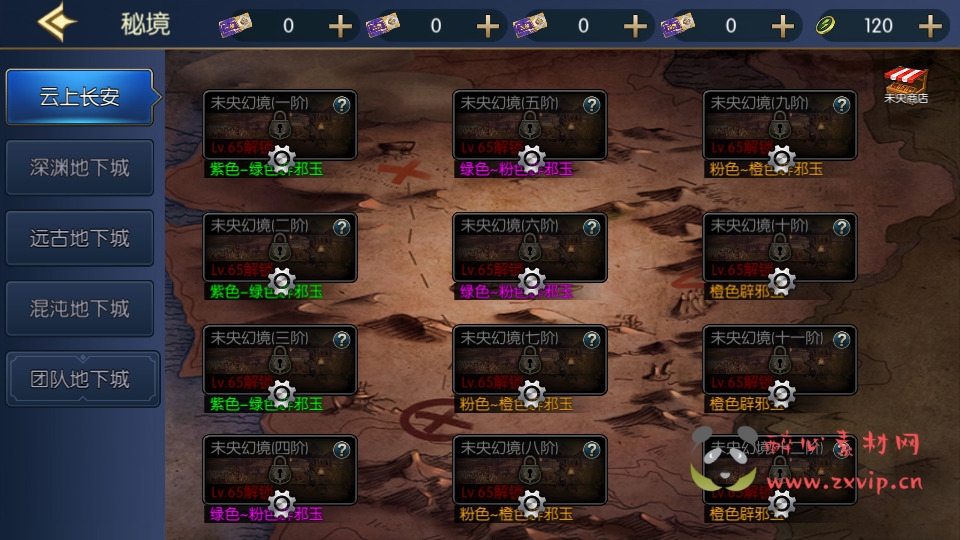Open the 未央幻境(七阶) dungeon tile
The height and width of the screenshot is (540, 960).
(530, 359)
